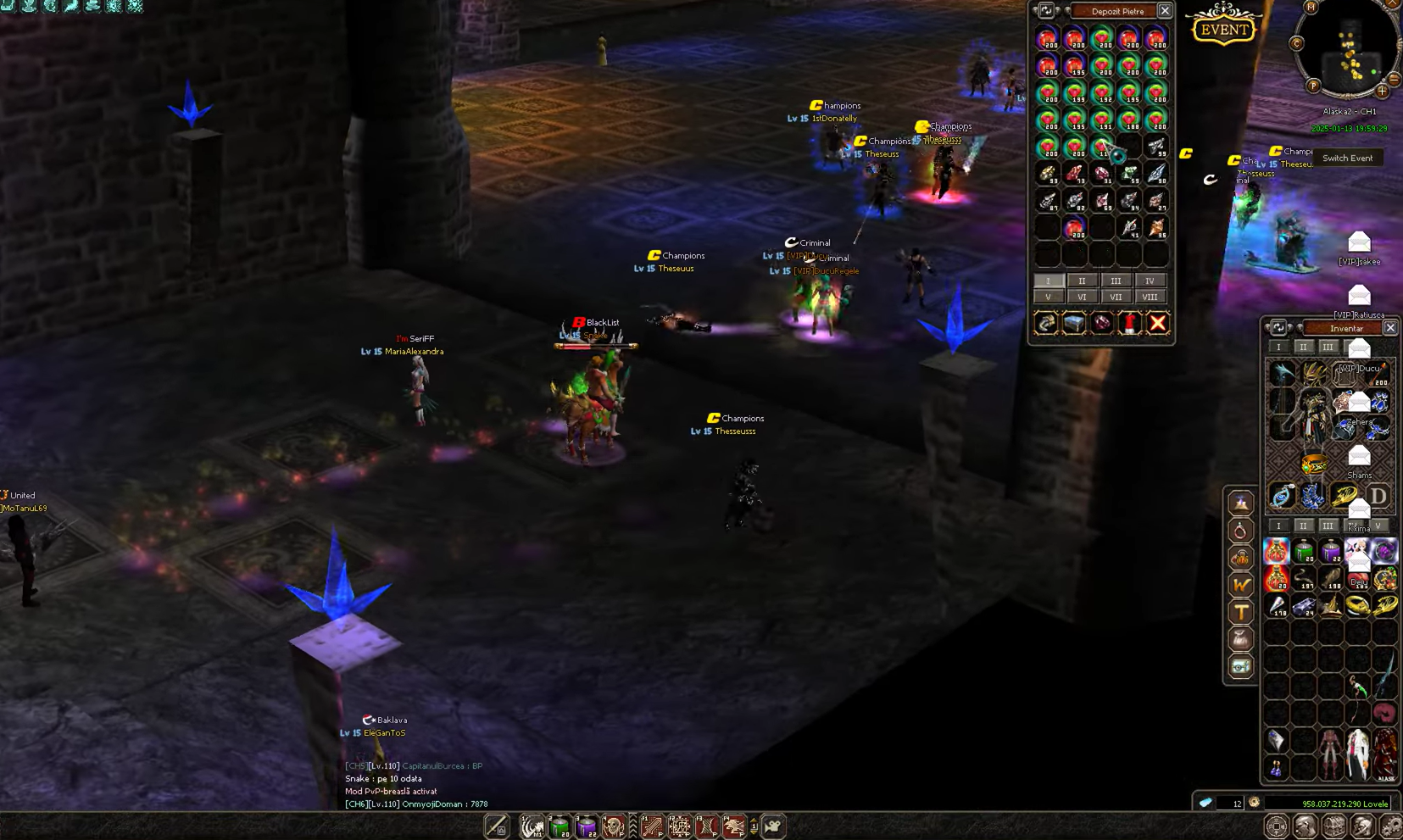Use the skull skill in hotbar

[x=613, y=826]
